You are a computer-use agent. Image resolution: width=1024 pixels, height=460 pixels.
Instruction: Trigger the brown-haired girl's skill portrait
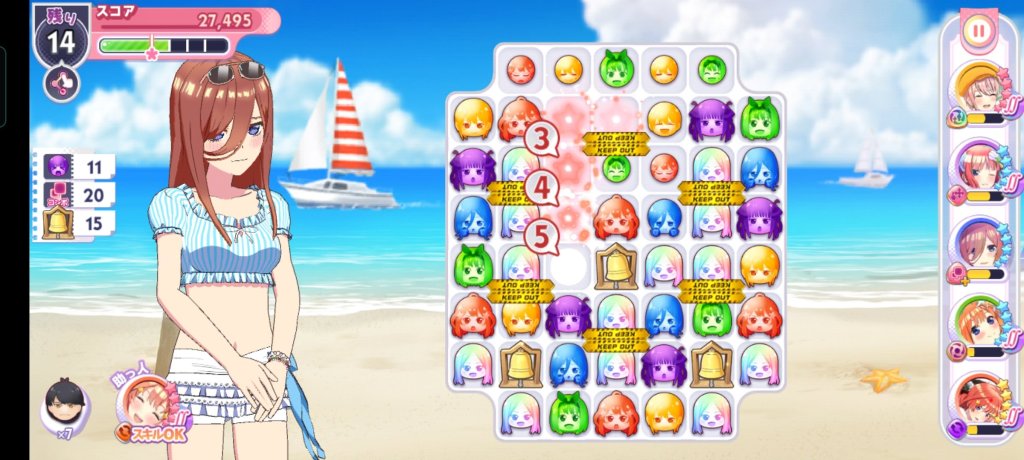click(x=977, y=246)
